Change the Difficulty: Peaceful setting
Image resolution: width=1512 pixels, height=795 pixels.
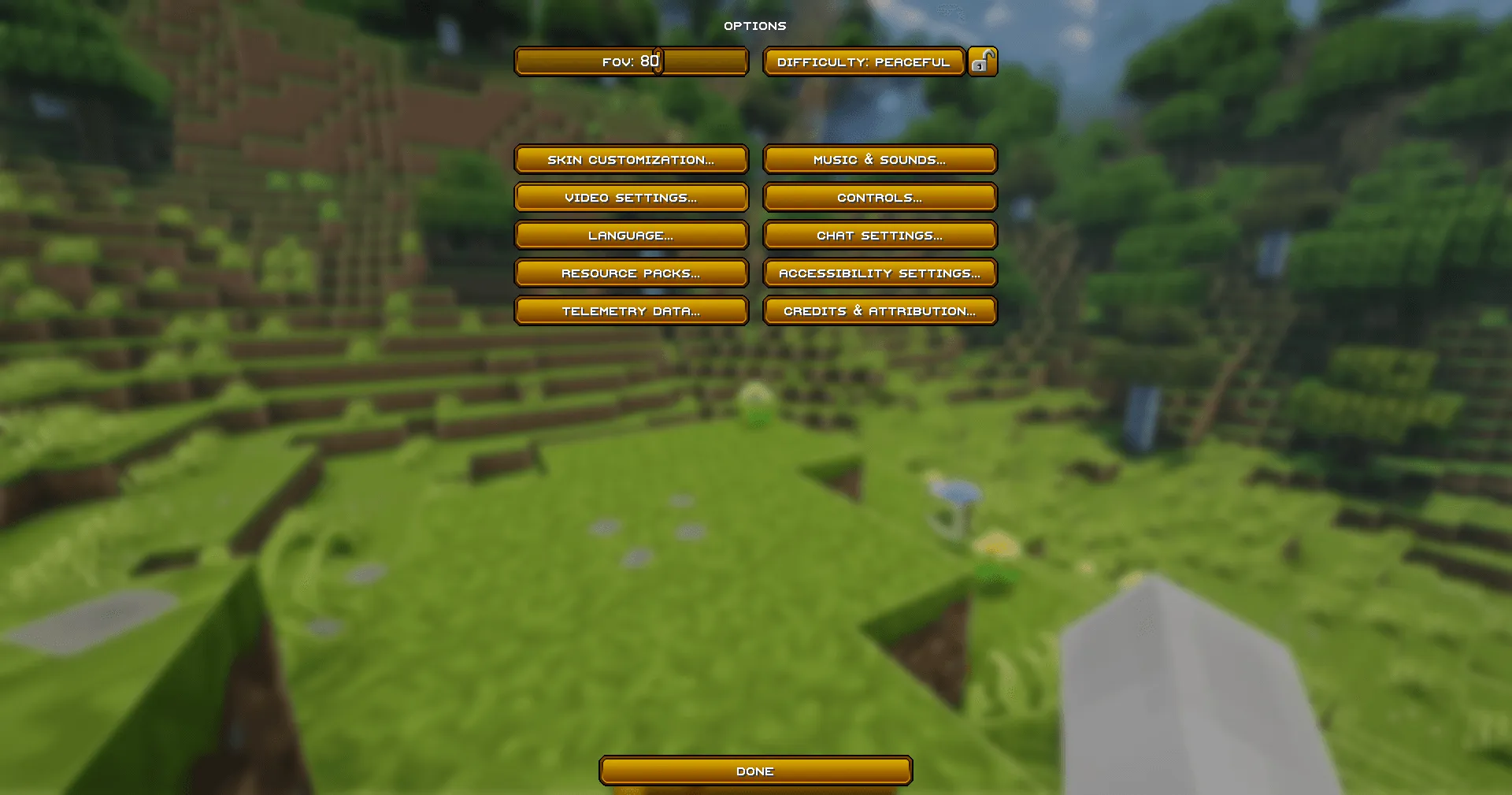coord(864,61)
